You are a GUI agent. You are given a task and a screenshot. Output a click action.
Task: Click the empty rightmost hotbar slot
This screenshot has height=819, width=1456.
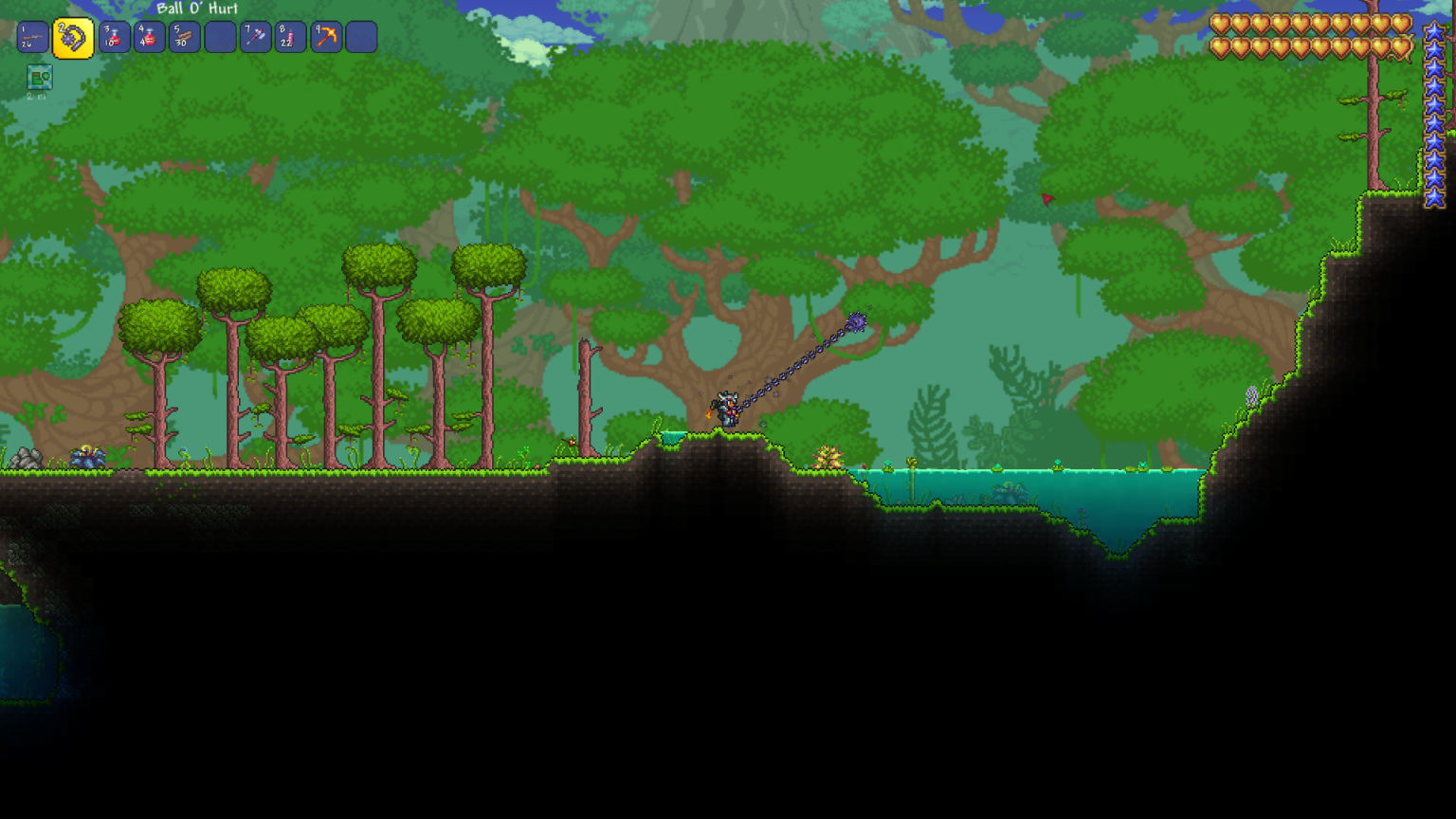360,38
